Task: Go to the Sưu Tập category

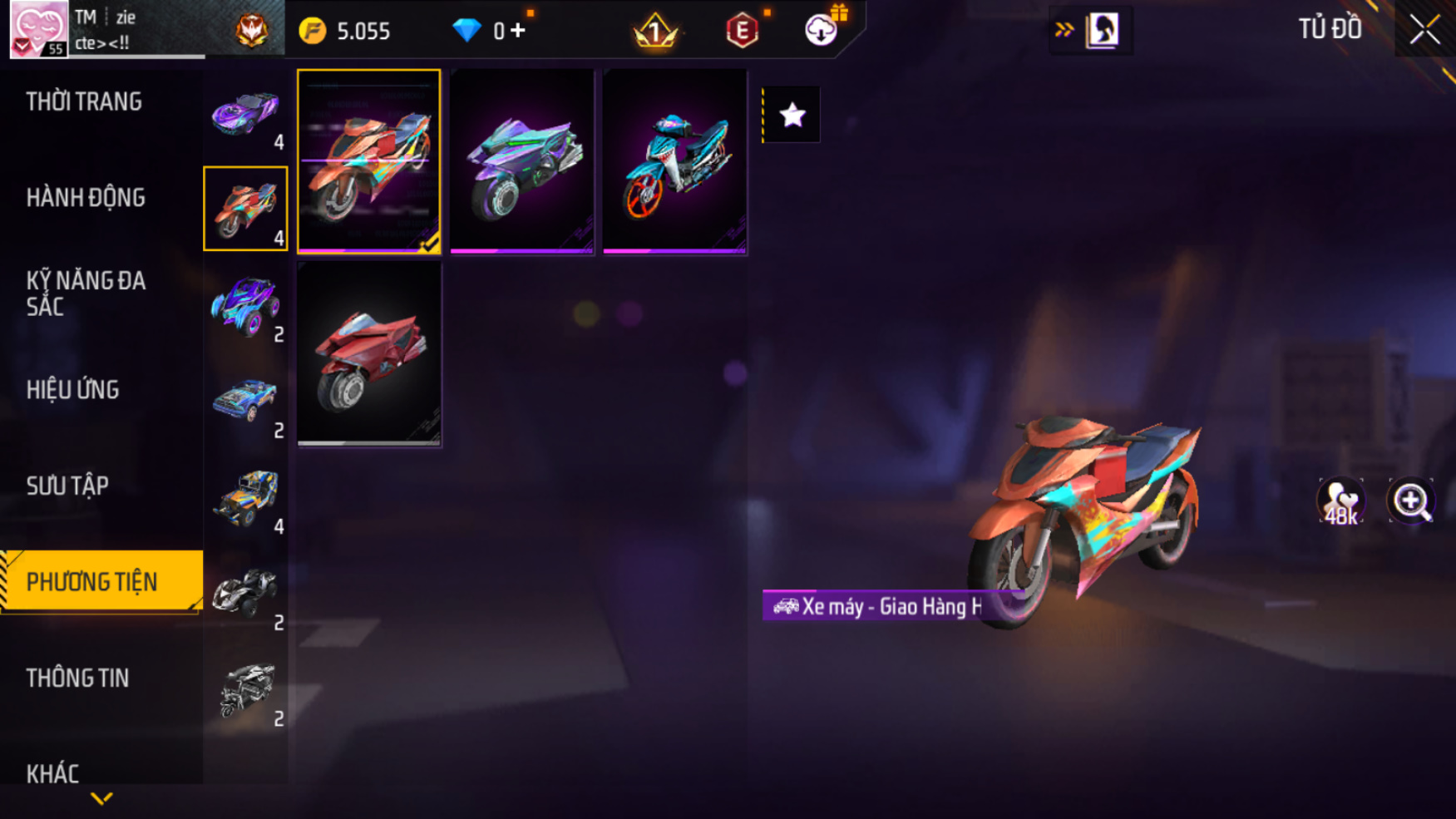Action: point(67,486)
